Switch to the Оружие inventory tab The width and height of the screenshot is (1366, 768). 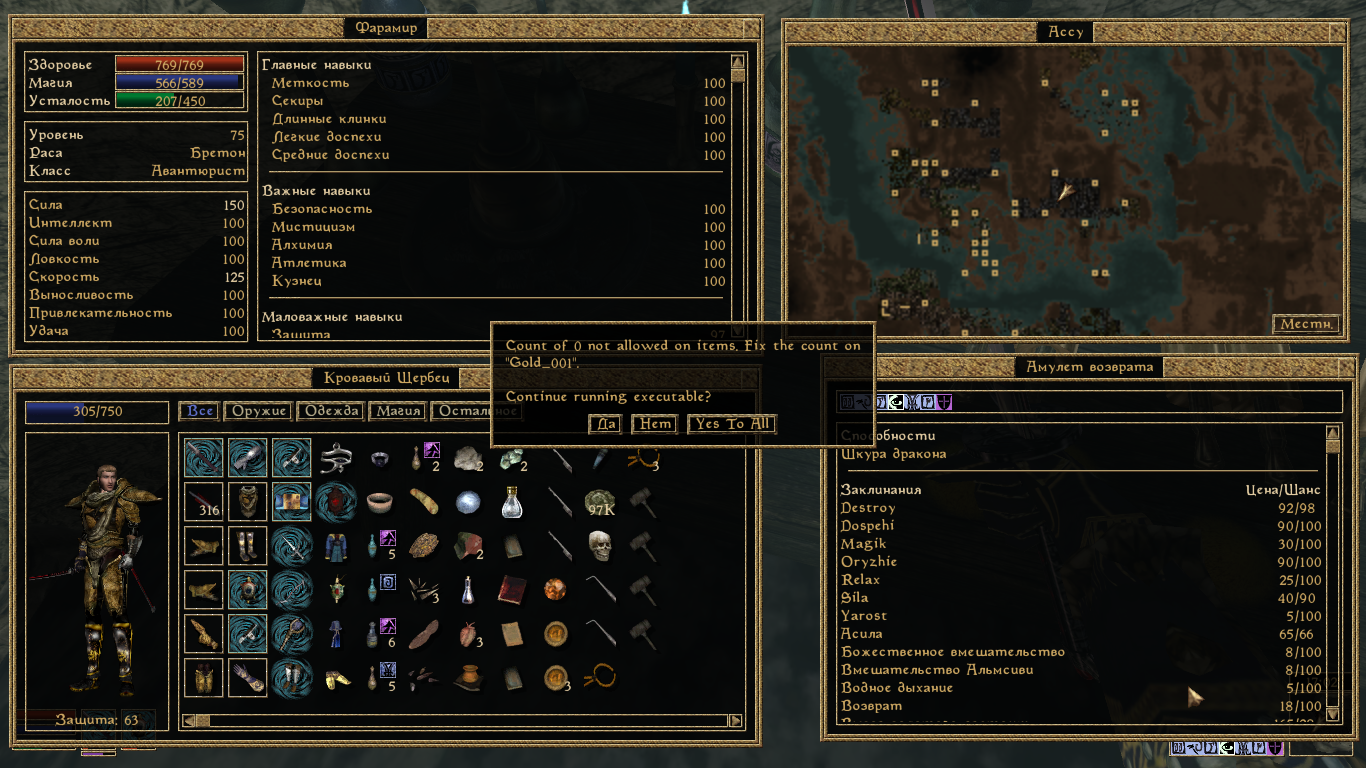[x=260, y=411]
